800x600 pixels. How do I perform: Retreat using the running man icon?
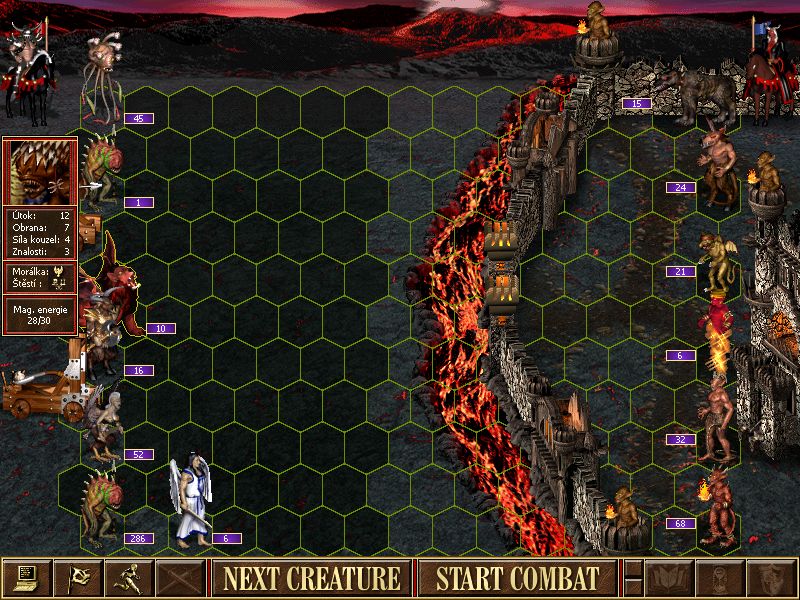tap(128, 578)
